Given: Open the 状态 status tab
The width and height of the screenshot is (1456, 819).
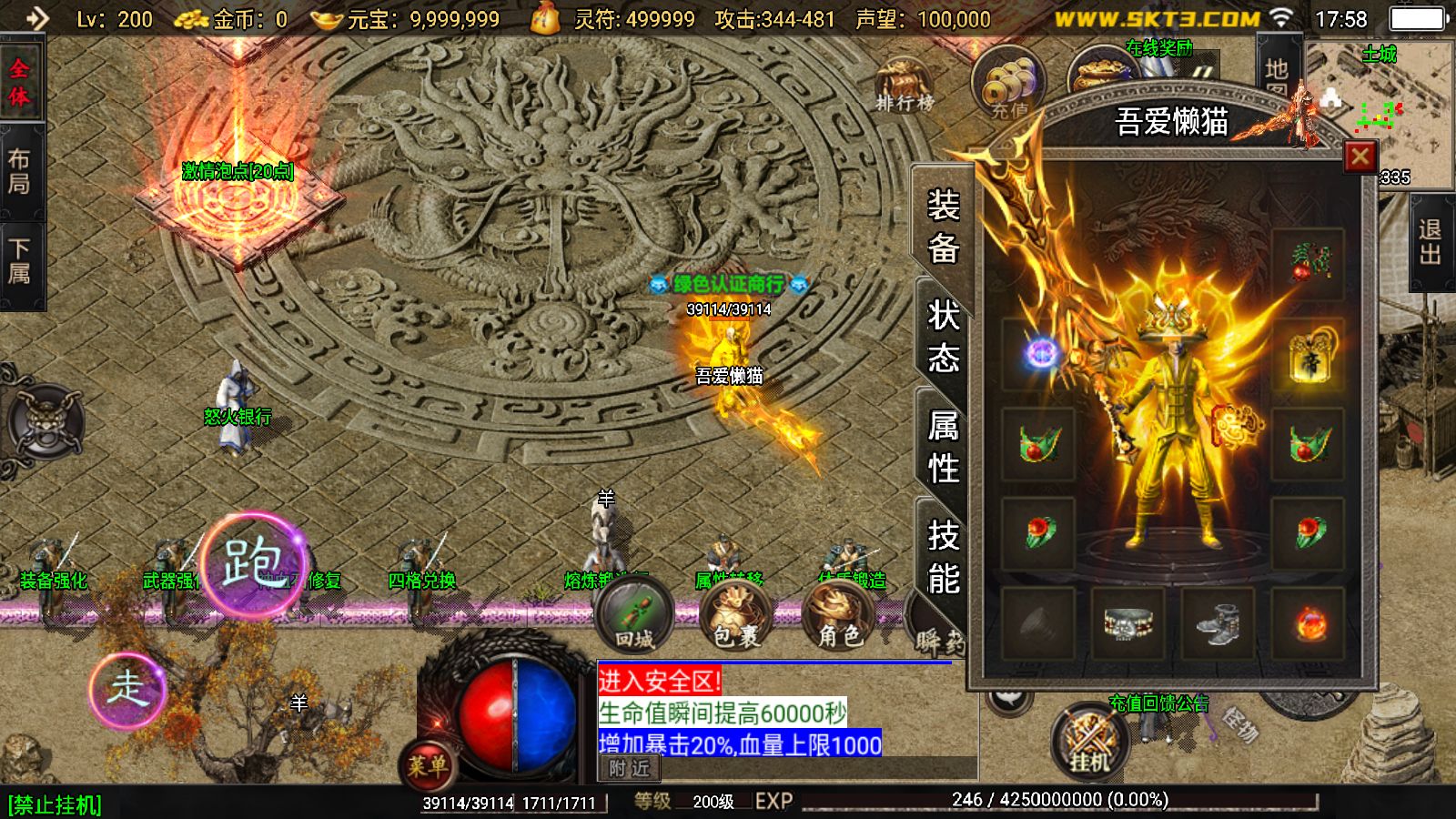Looking at the screenshot, I should click(x=943, y=337).
